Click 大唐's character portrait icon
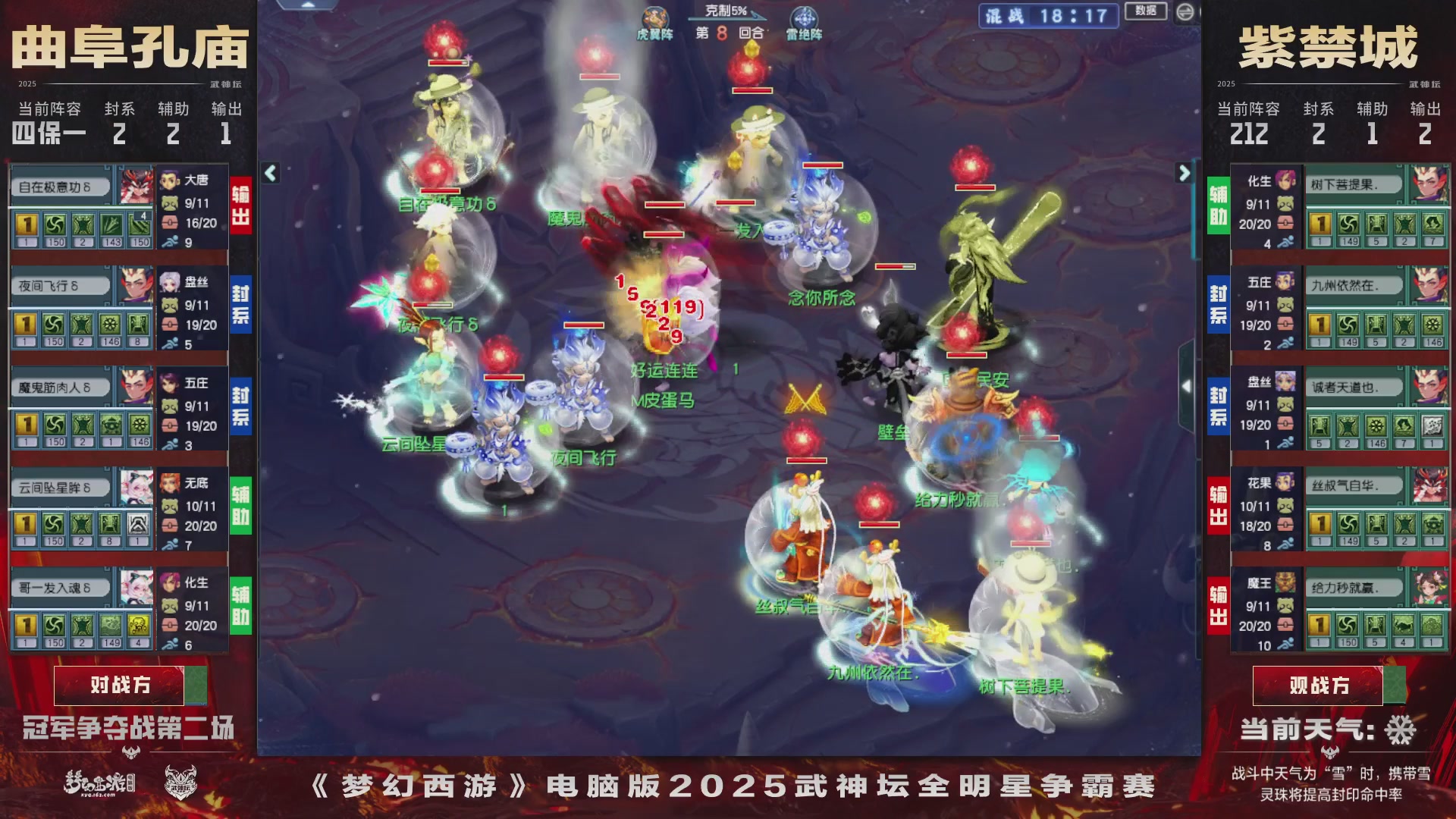Viewport: 1456px width, 819px height. (x=168, y=179)
